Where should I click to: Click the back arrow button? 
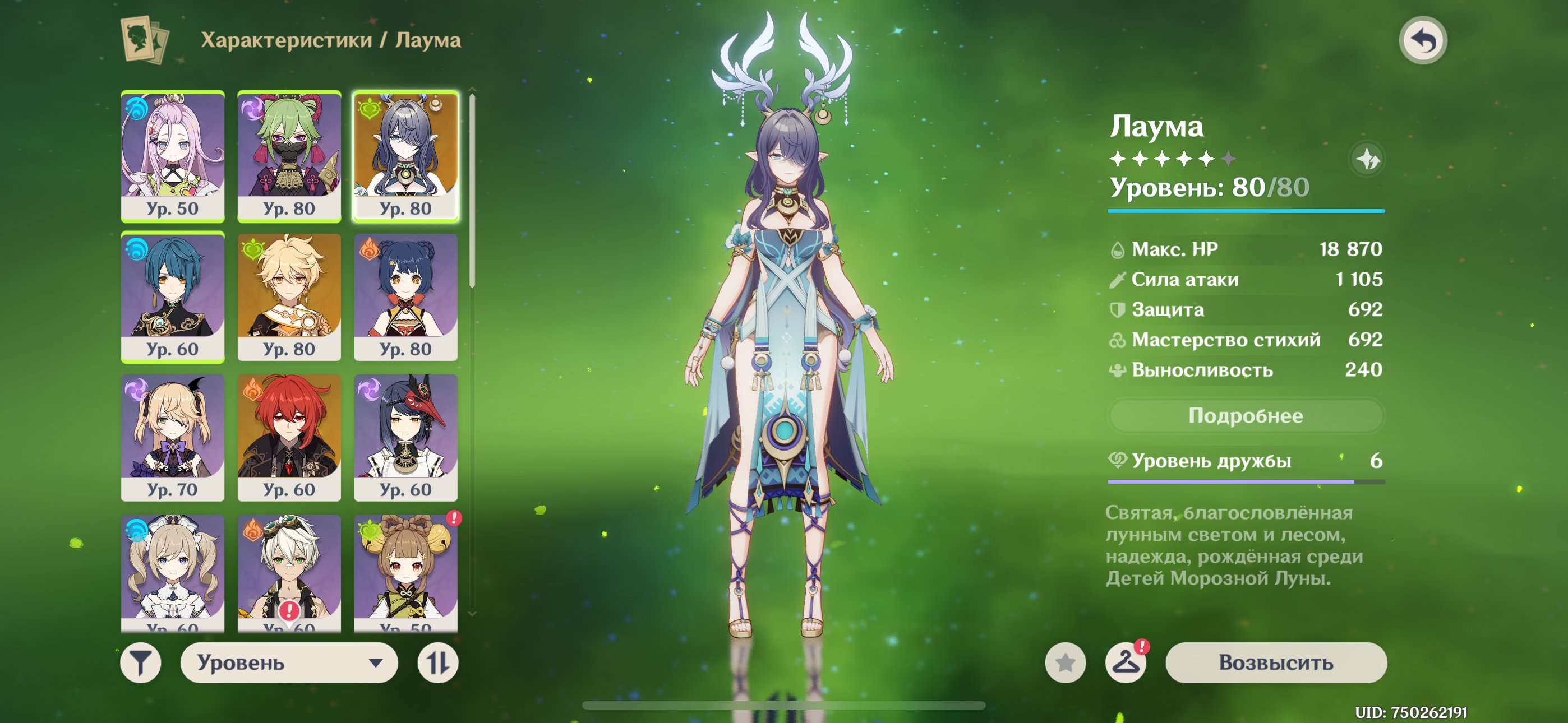(x=1422, y=41)
